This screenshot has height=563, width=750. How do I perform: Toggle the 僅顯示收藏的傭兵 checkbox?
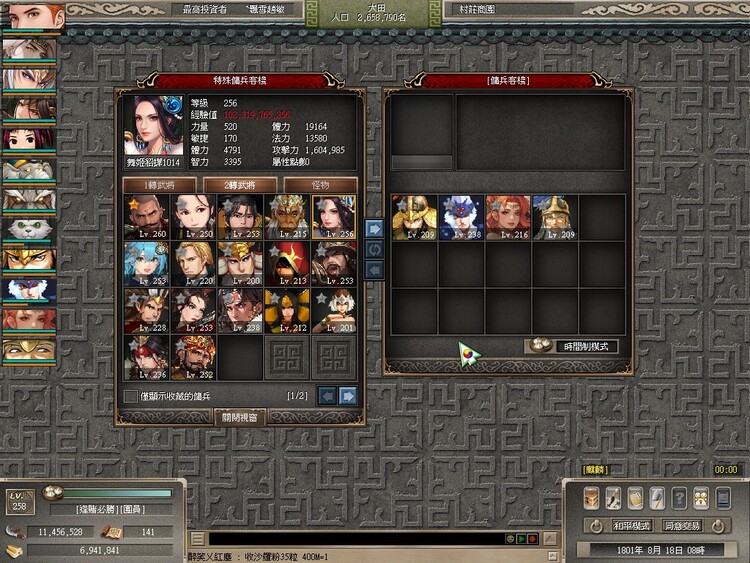click(x=130, y=397)
